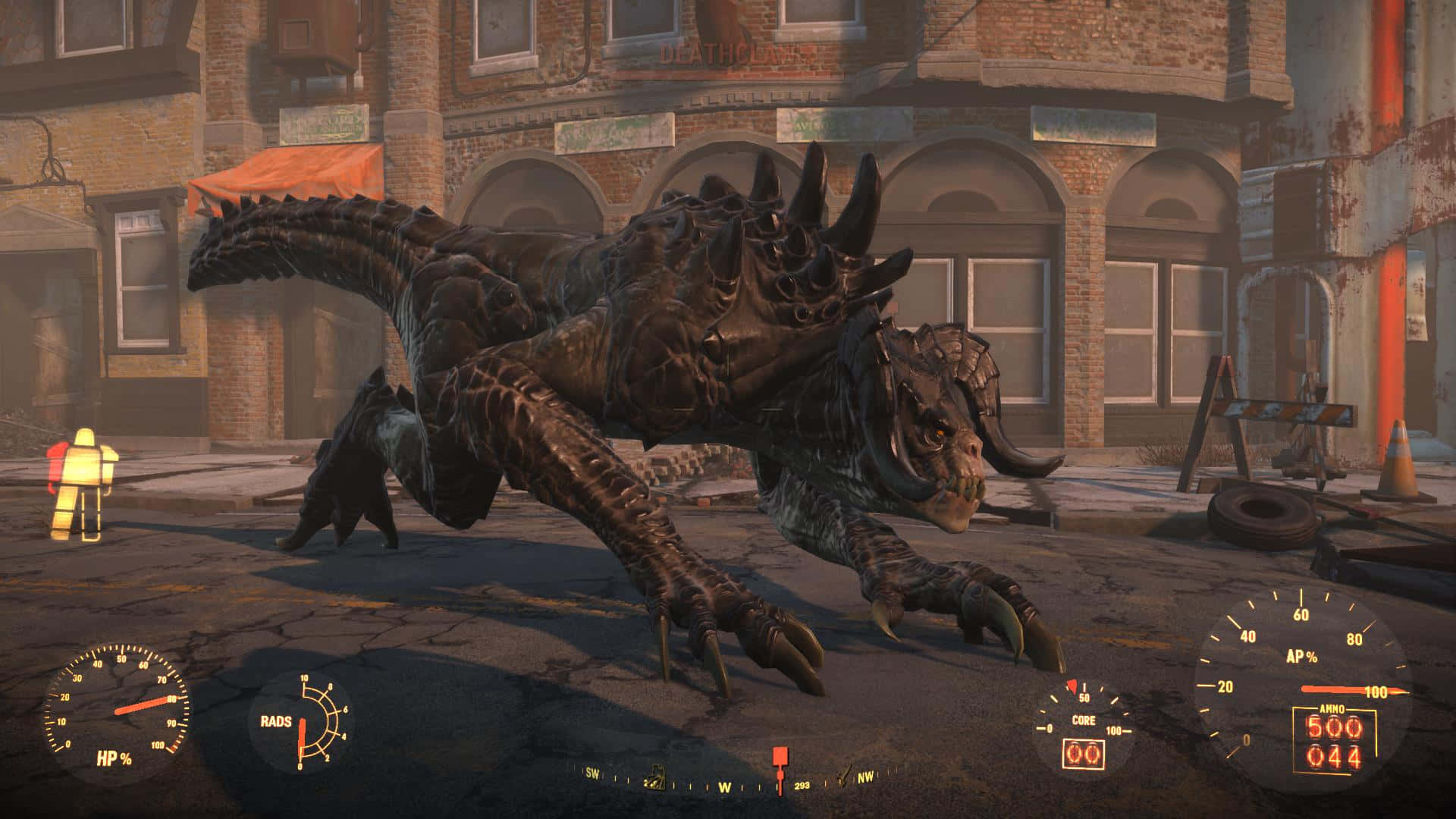Click the yellow power armor condition icon

pyautogui.click(x=82, y=485)
